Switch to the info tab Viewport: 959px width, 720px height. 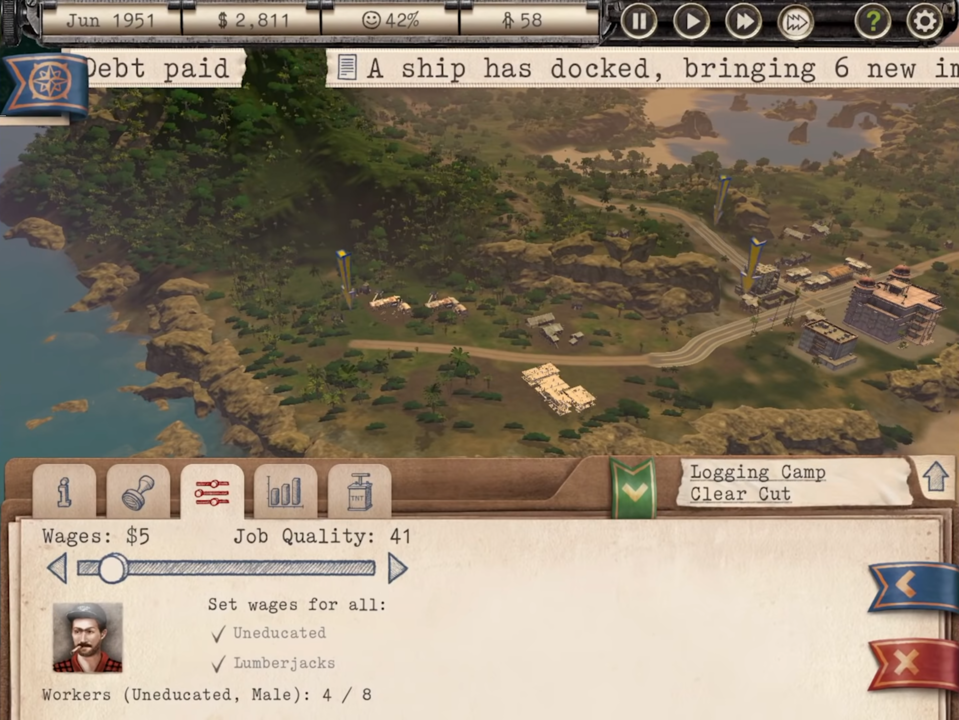[64, 491]
